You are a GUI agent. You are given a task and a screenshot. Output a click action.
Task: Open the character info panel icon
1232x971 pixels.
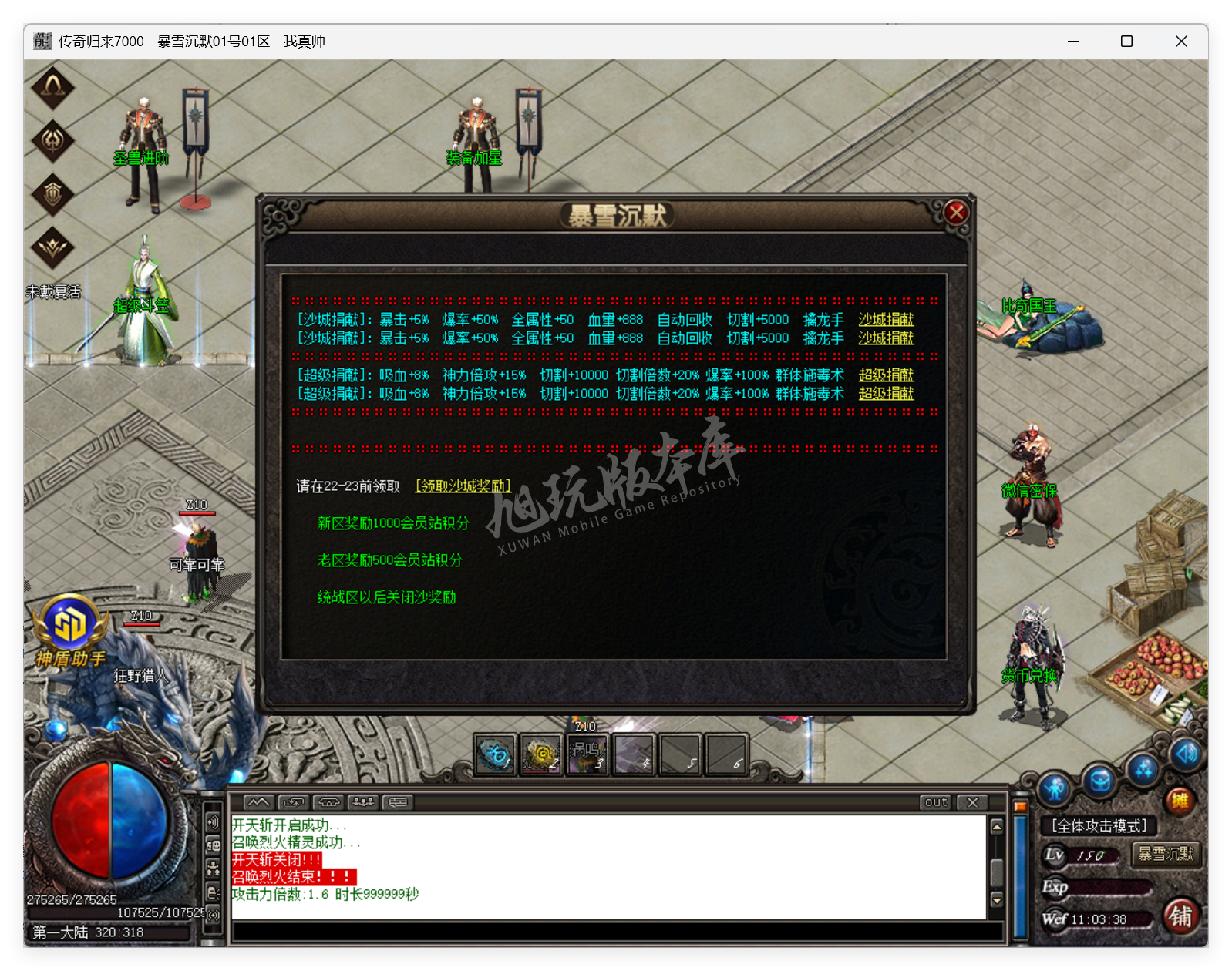point(1055,788)
